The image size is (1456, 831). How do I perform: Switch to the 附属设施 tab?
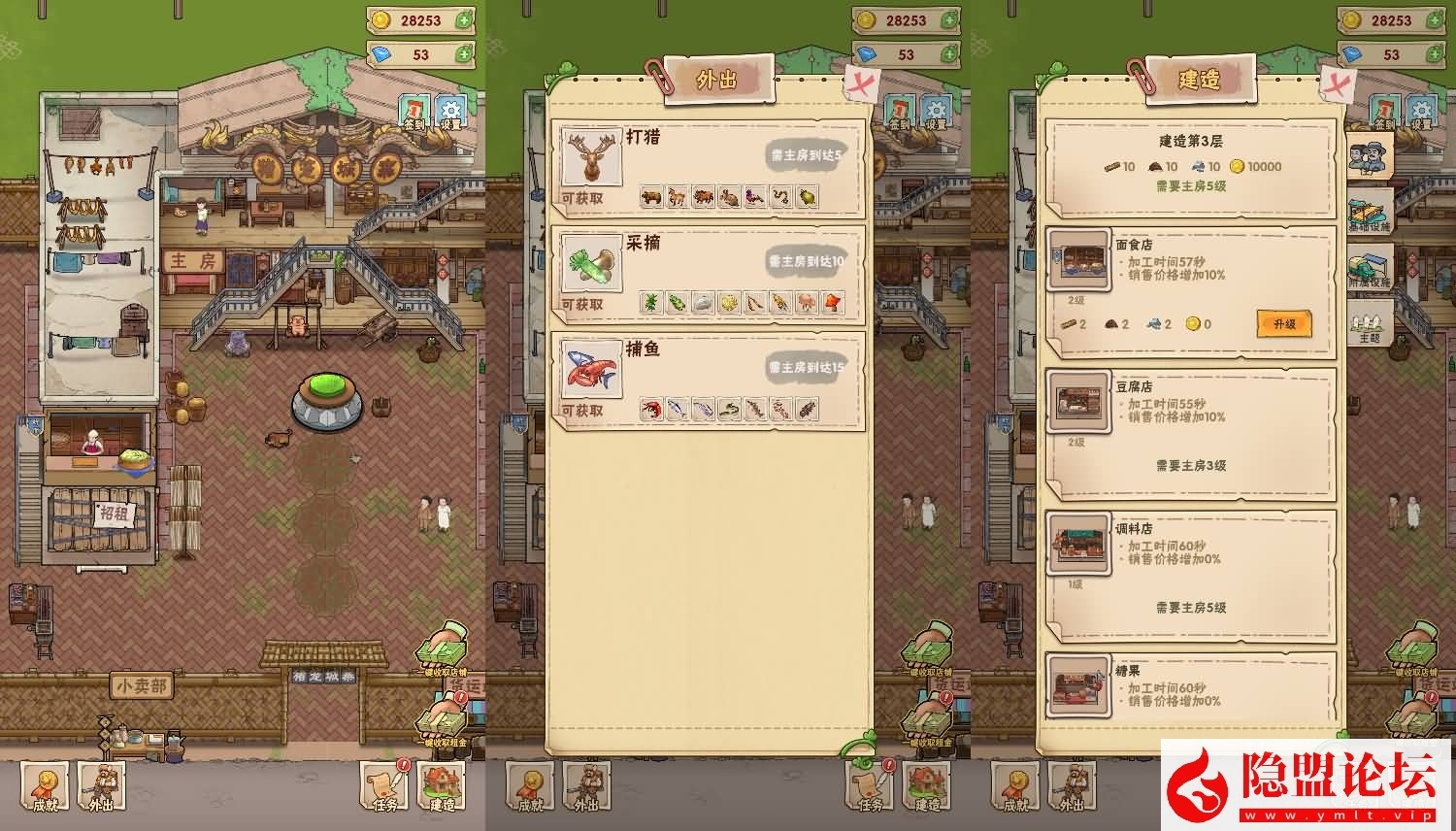pos(1371,267)
